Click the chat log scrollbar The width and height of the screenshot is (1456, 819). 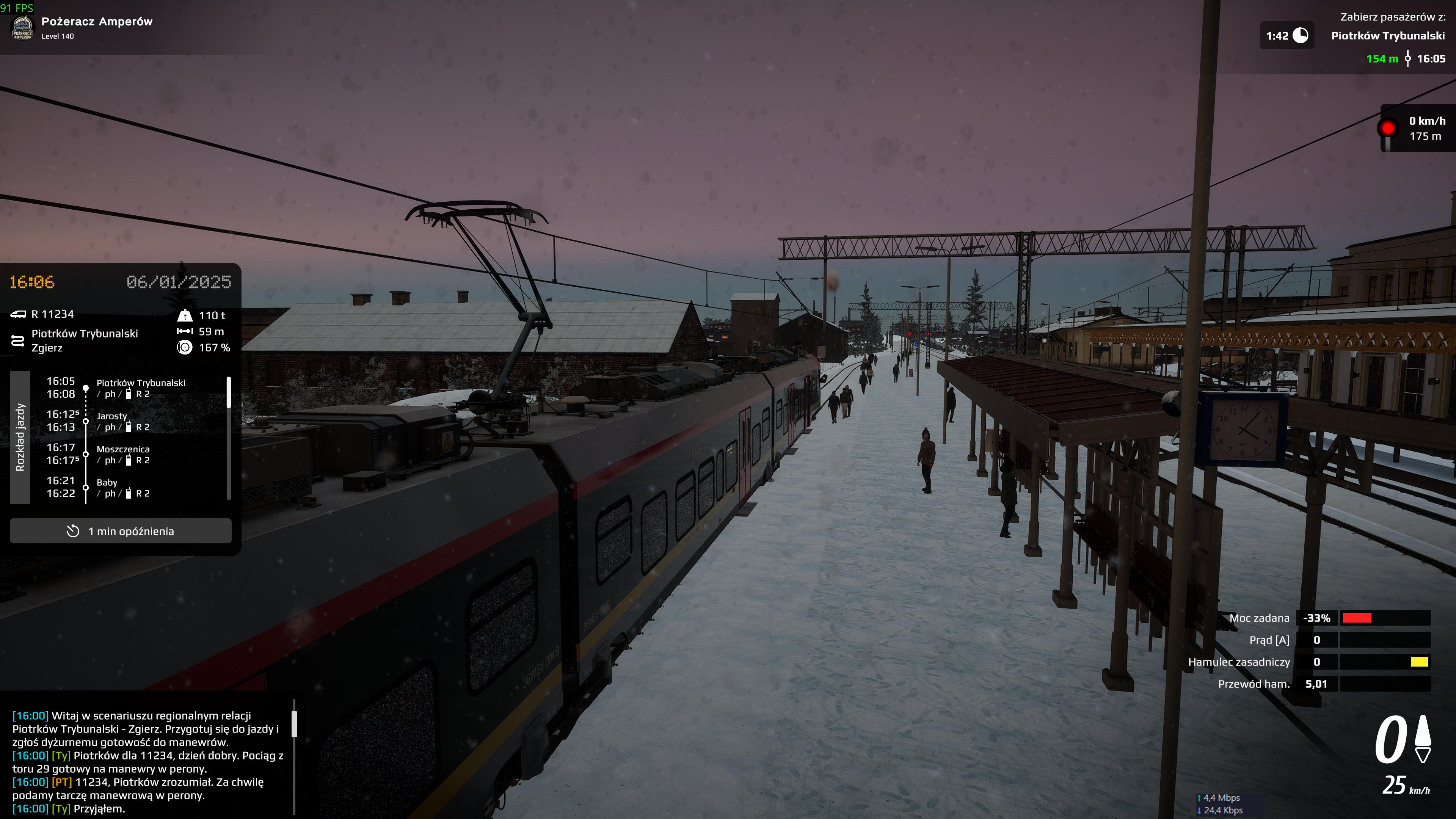tap(294, 724)
